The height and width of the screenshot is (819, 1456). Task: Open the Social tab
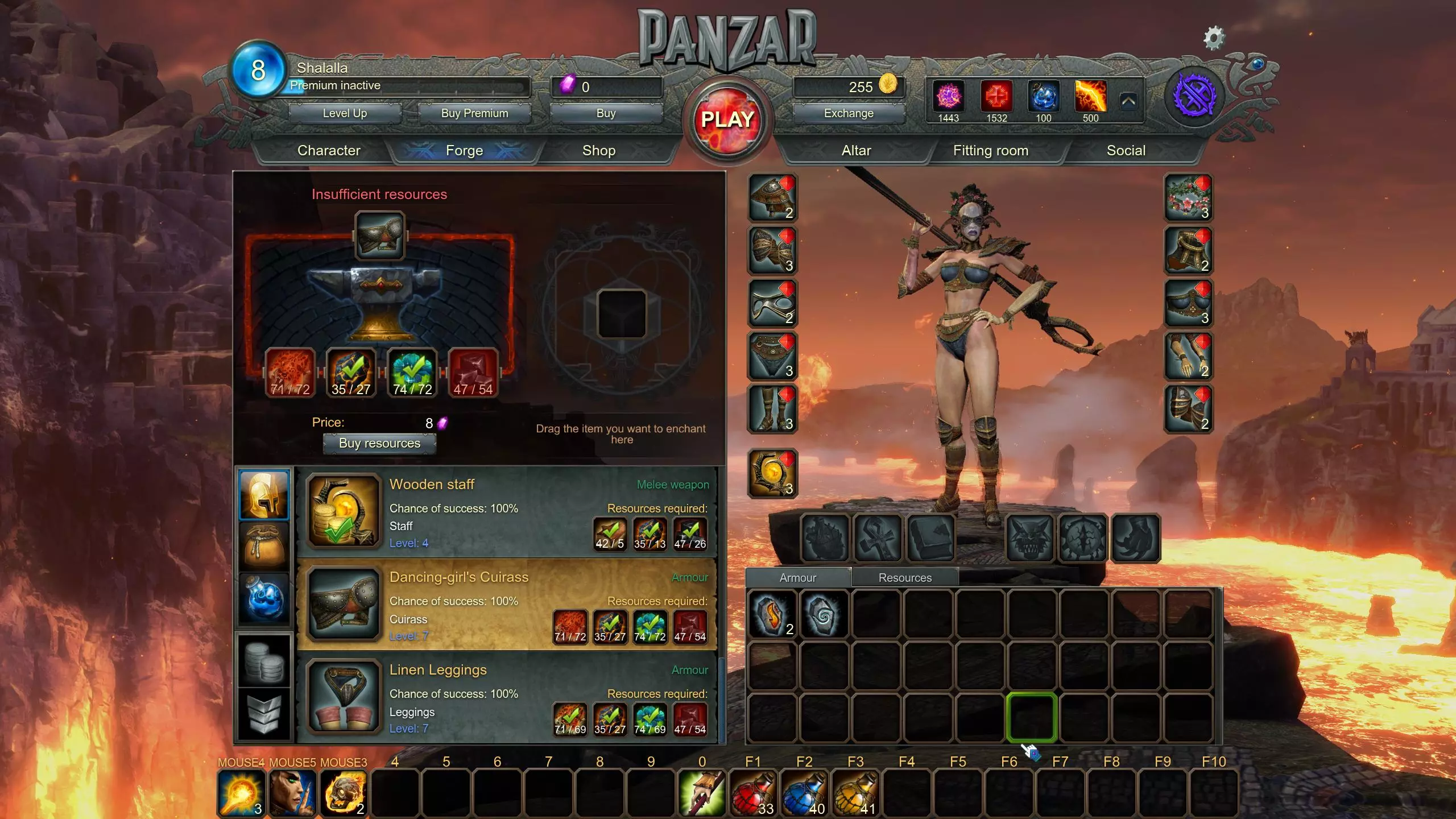coord(1126,151)
